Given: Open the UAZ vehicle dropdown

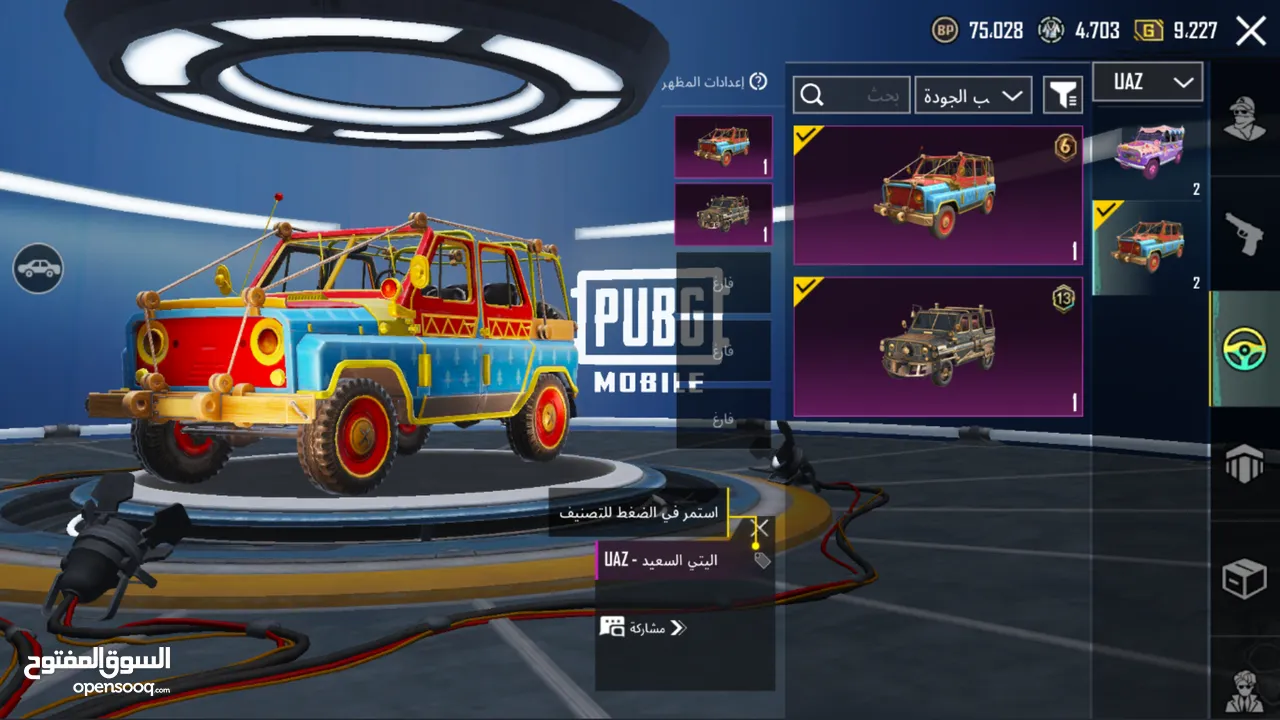Looking at the screenshot, I should click(x=1147, y=83).
